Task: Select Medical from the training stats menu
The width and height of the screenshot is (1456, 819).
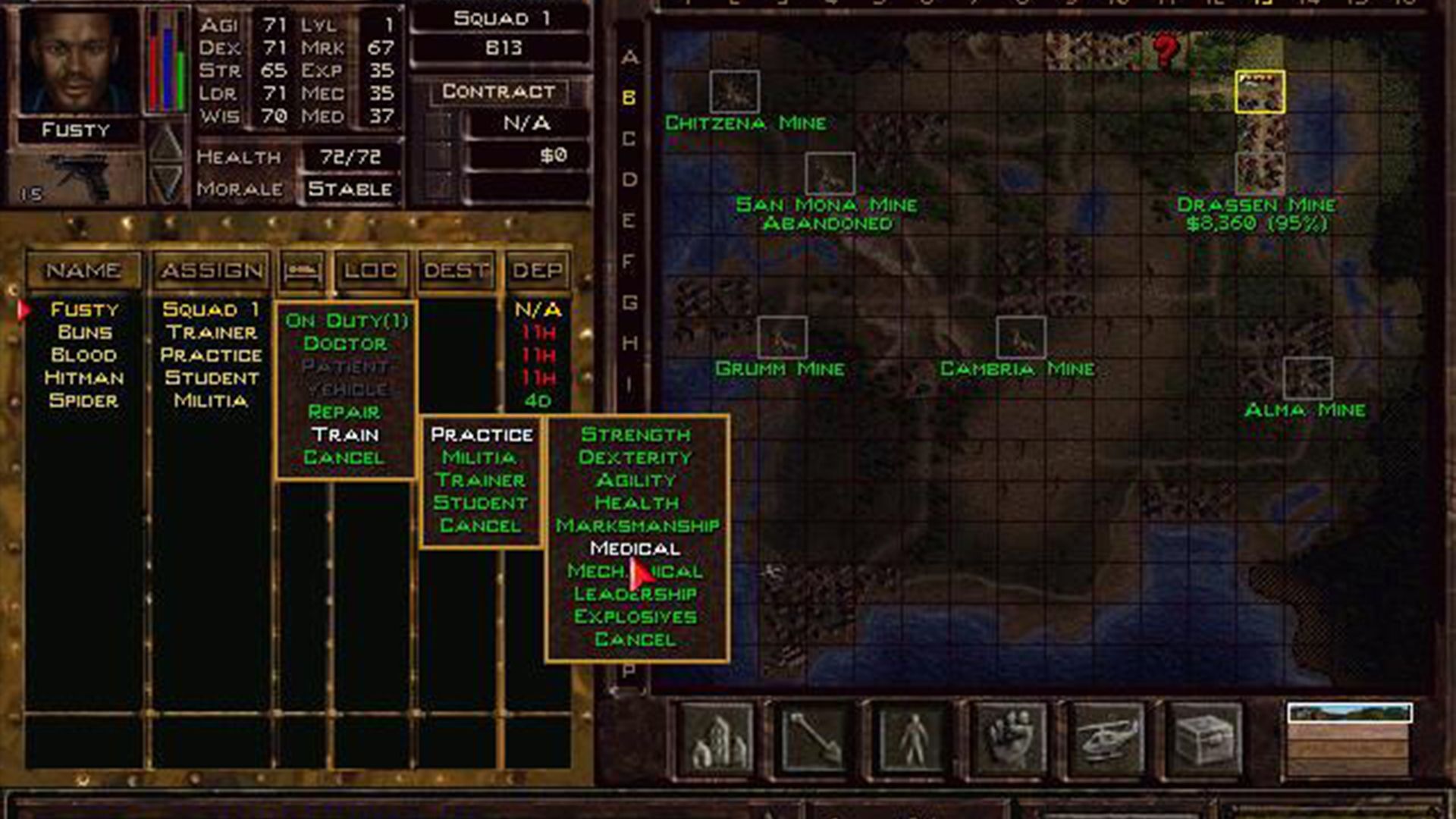Action: click(x=635, y=548)
